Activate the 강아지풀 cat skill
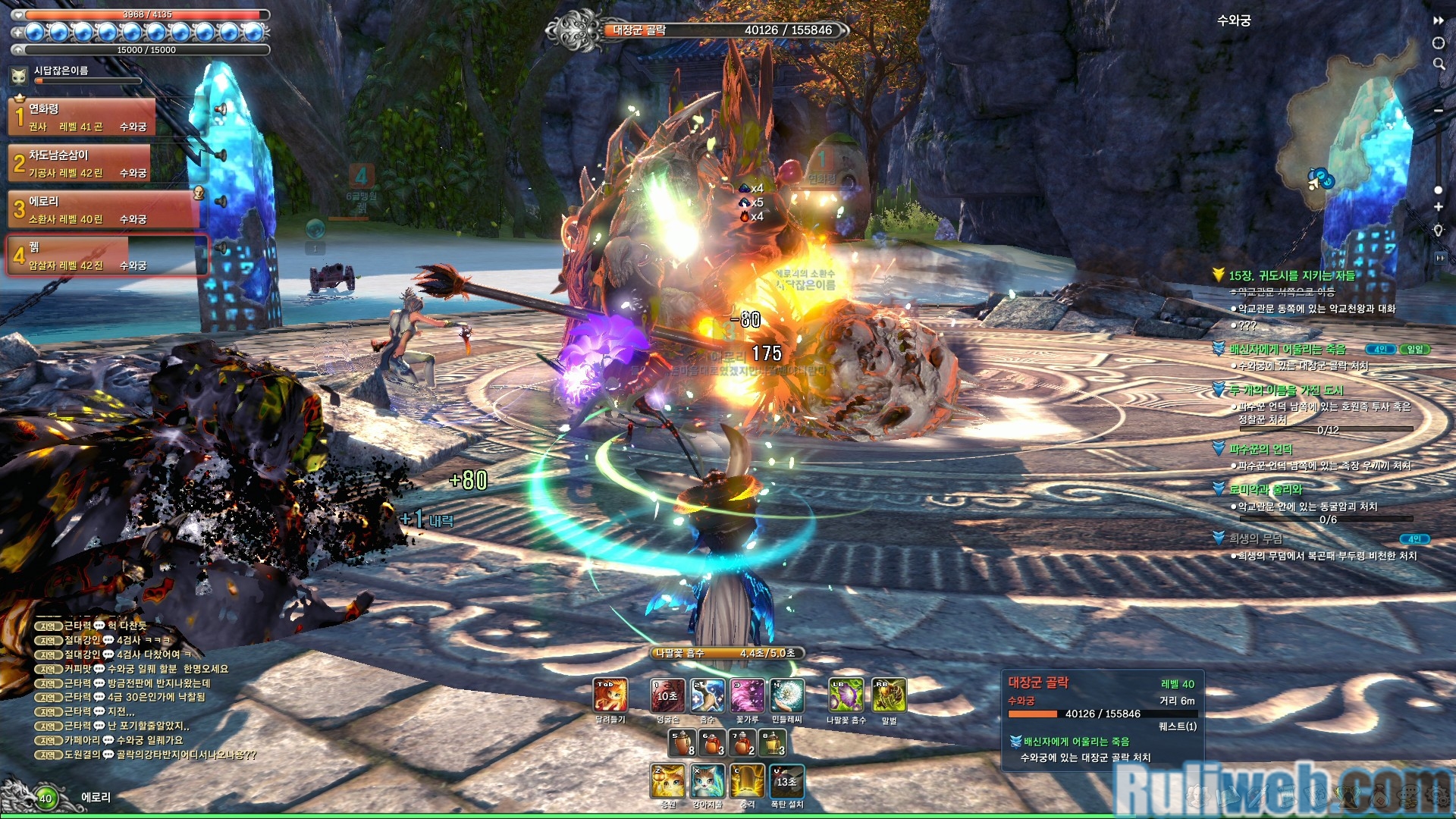 (x=708, y=781)
